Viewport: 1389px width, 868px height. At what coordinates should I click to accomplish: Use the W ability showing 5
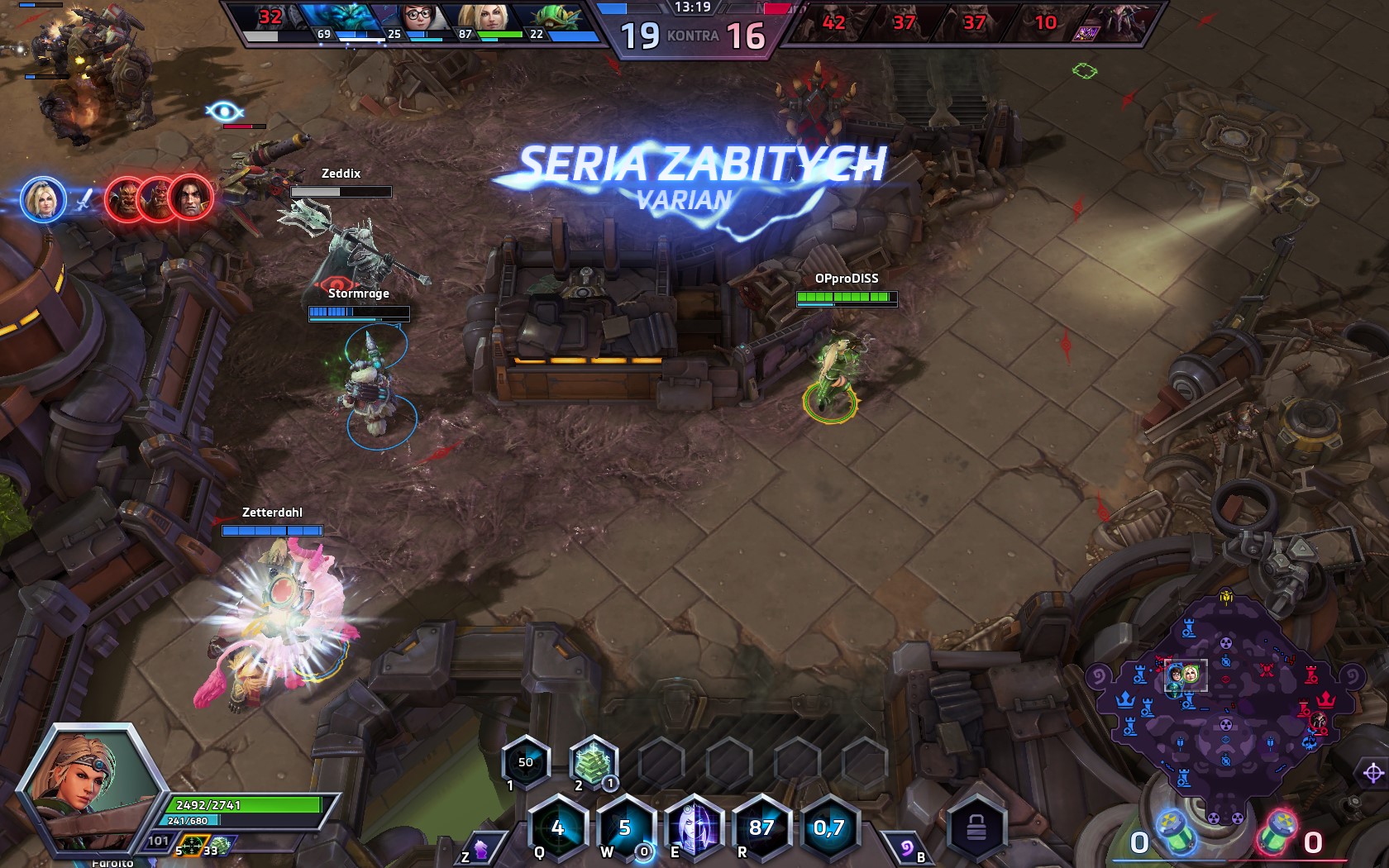[x=625, y=827]
